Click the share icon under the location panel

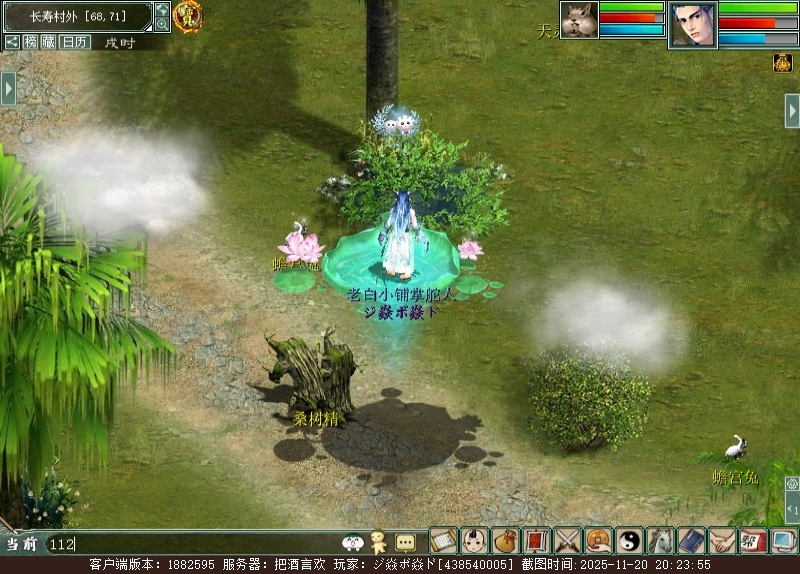tap(12, 42)
